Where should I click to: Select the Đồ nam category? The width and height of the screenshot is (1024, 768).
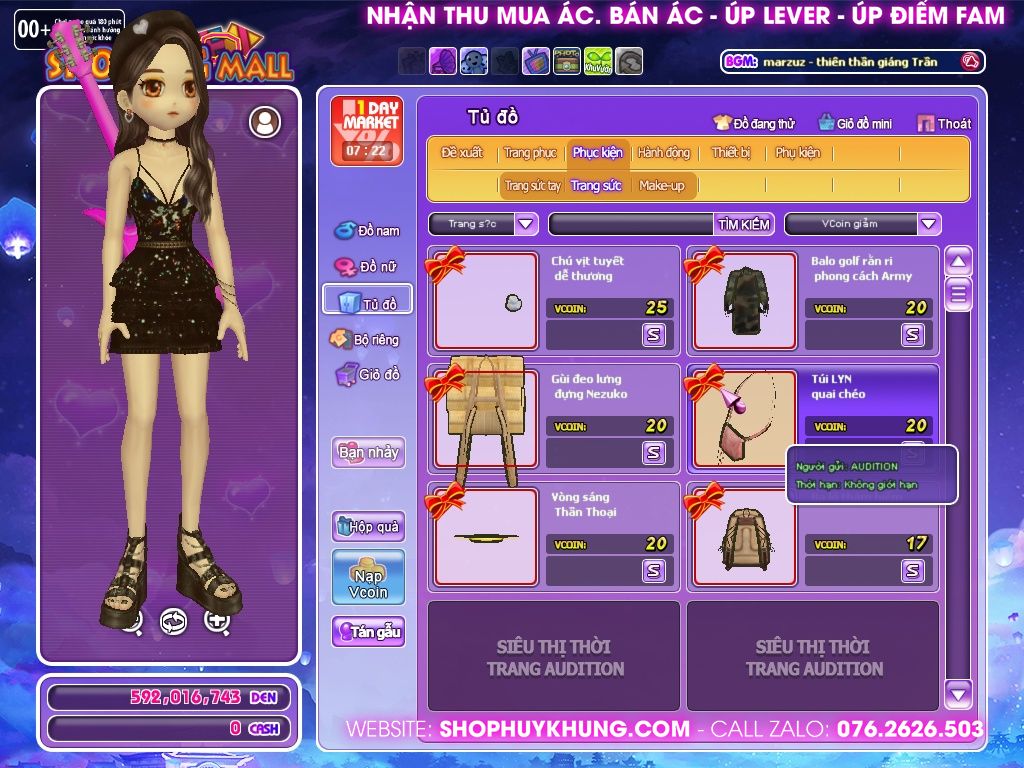point(367,231)
